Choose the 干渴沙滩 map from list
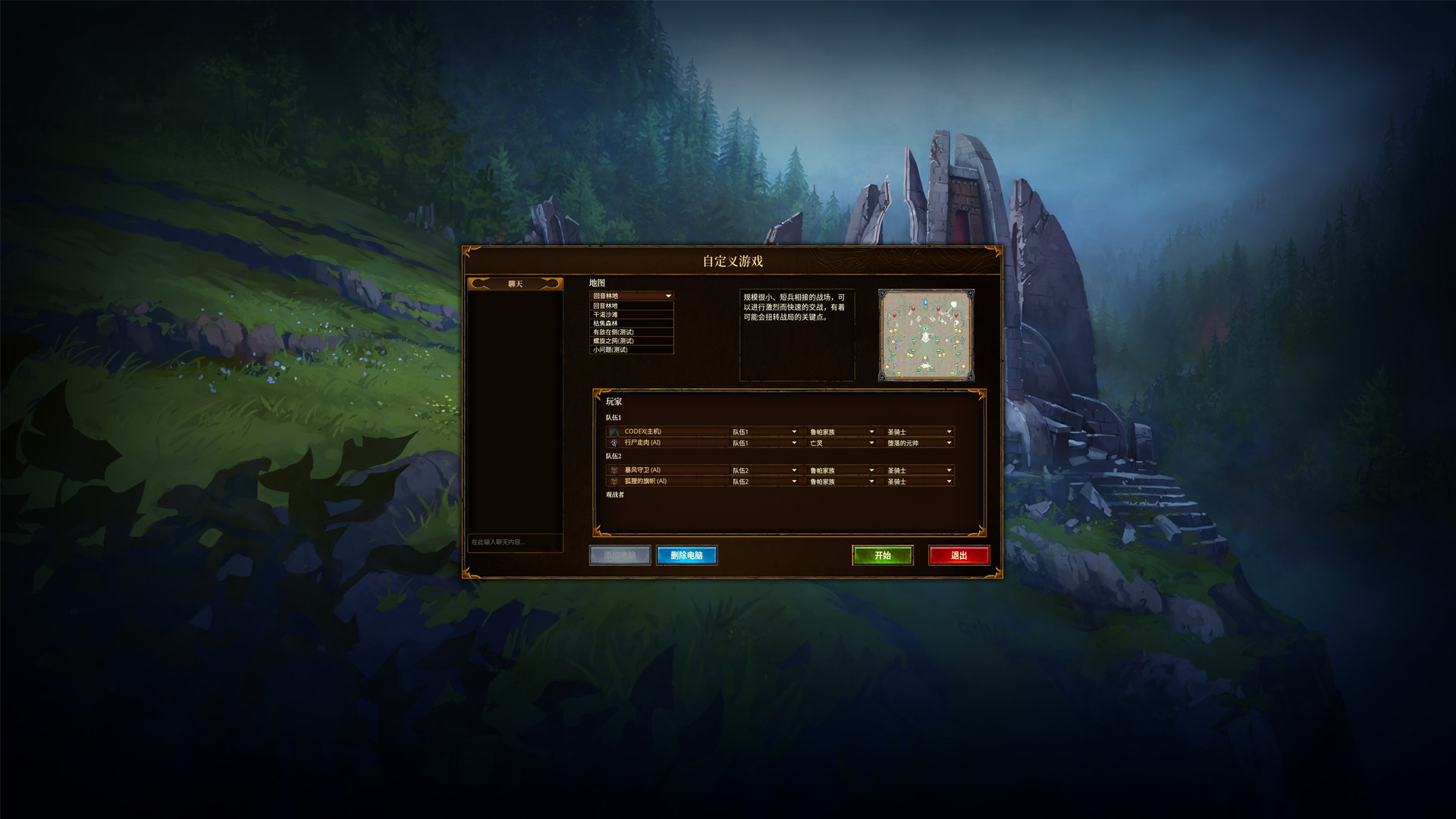This screenshot has width=1456, height=819. pos(631,315)
